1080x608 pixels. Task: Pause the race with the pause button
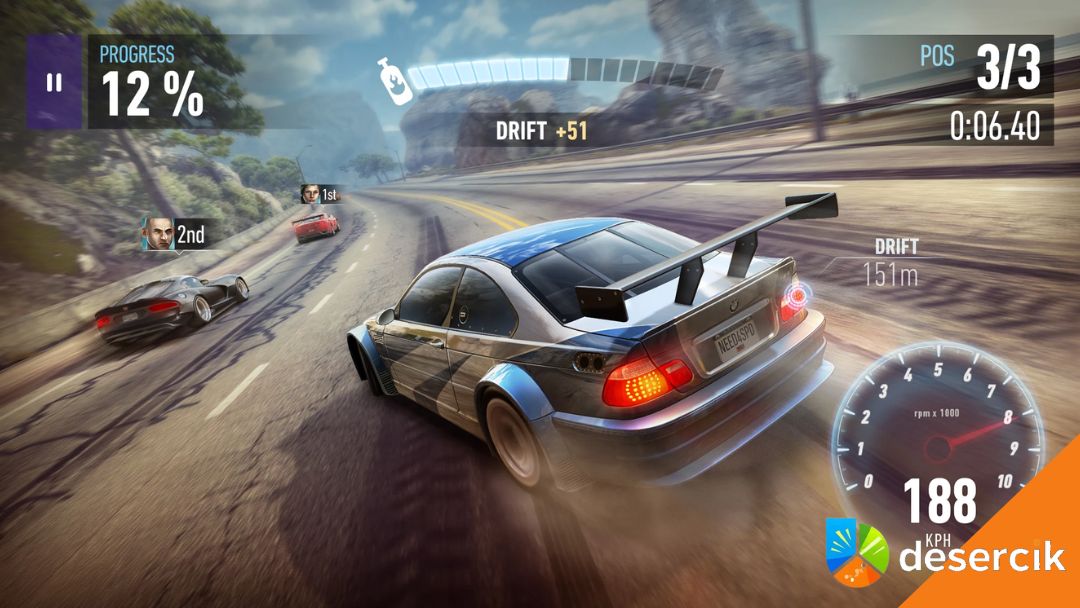54,82
